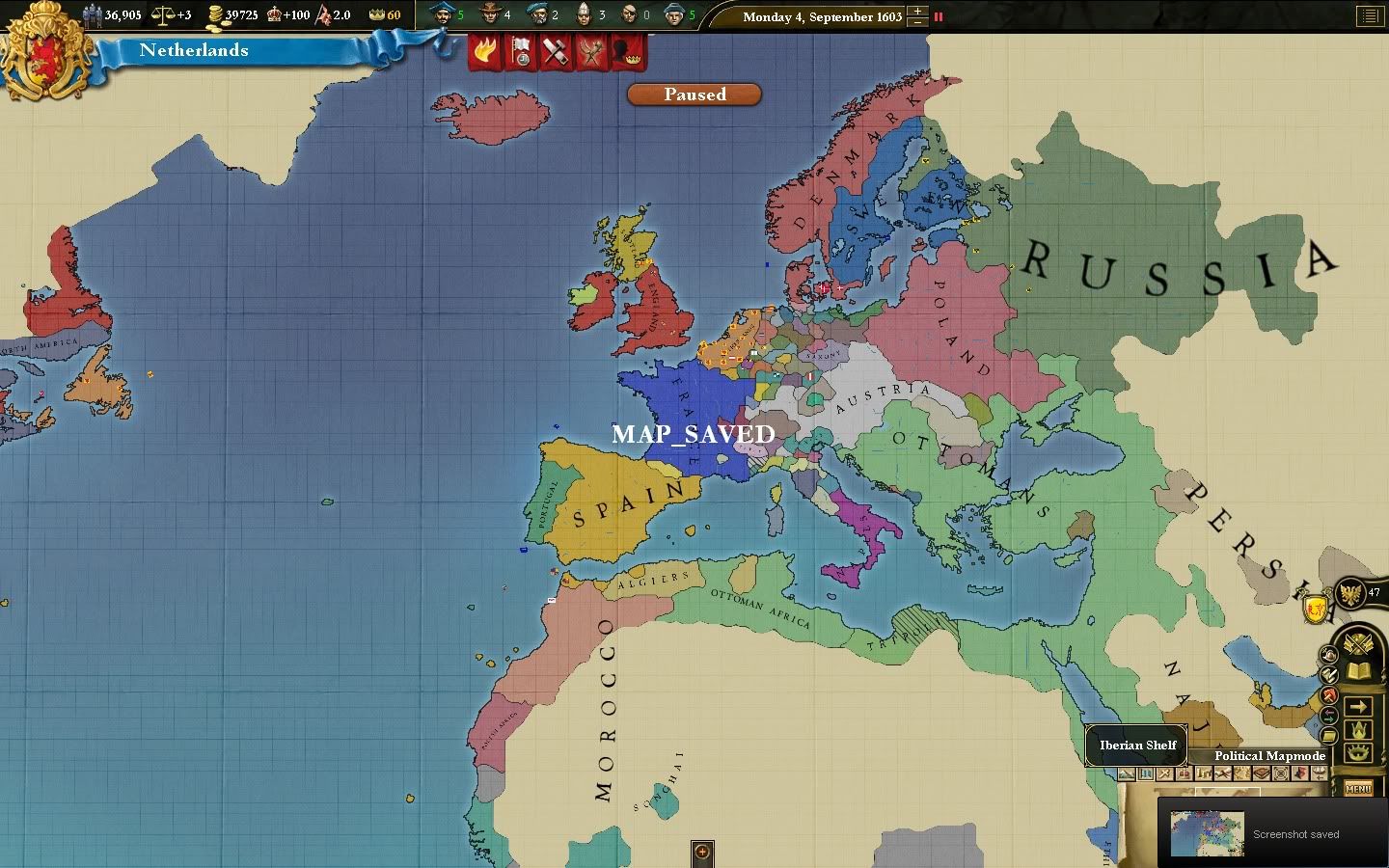Open the silhouette with crown alert

coord(628,51)
